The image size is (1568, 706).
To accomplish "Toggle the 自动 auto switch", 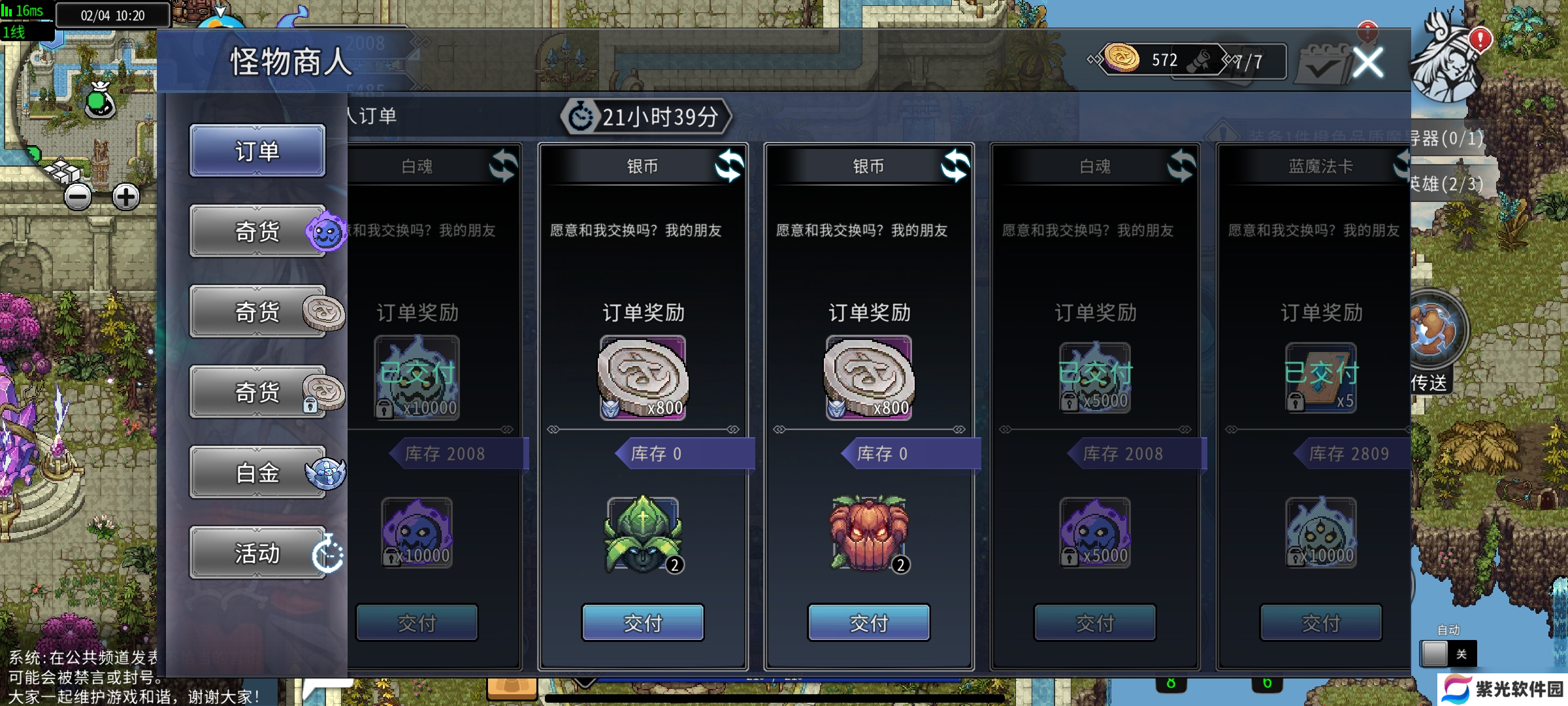I will click(x=1448, y=653).
